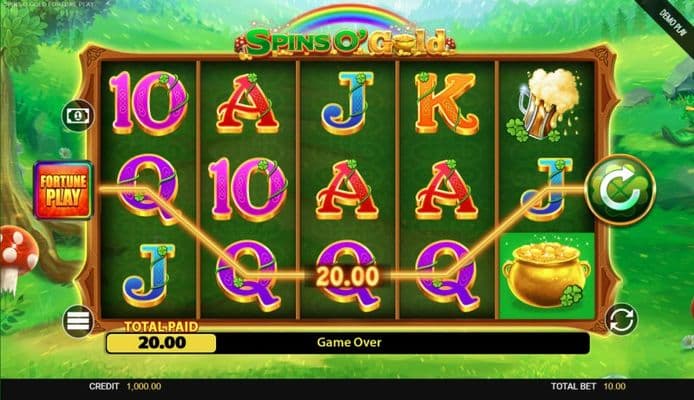Start autoplay with the small circular arrows button

(x=621, y=320)
